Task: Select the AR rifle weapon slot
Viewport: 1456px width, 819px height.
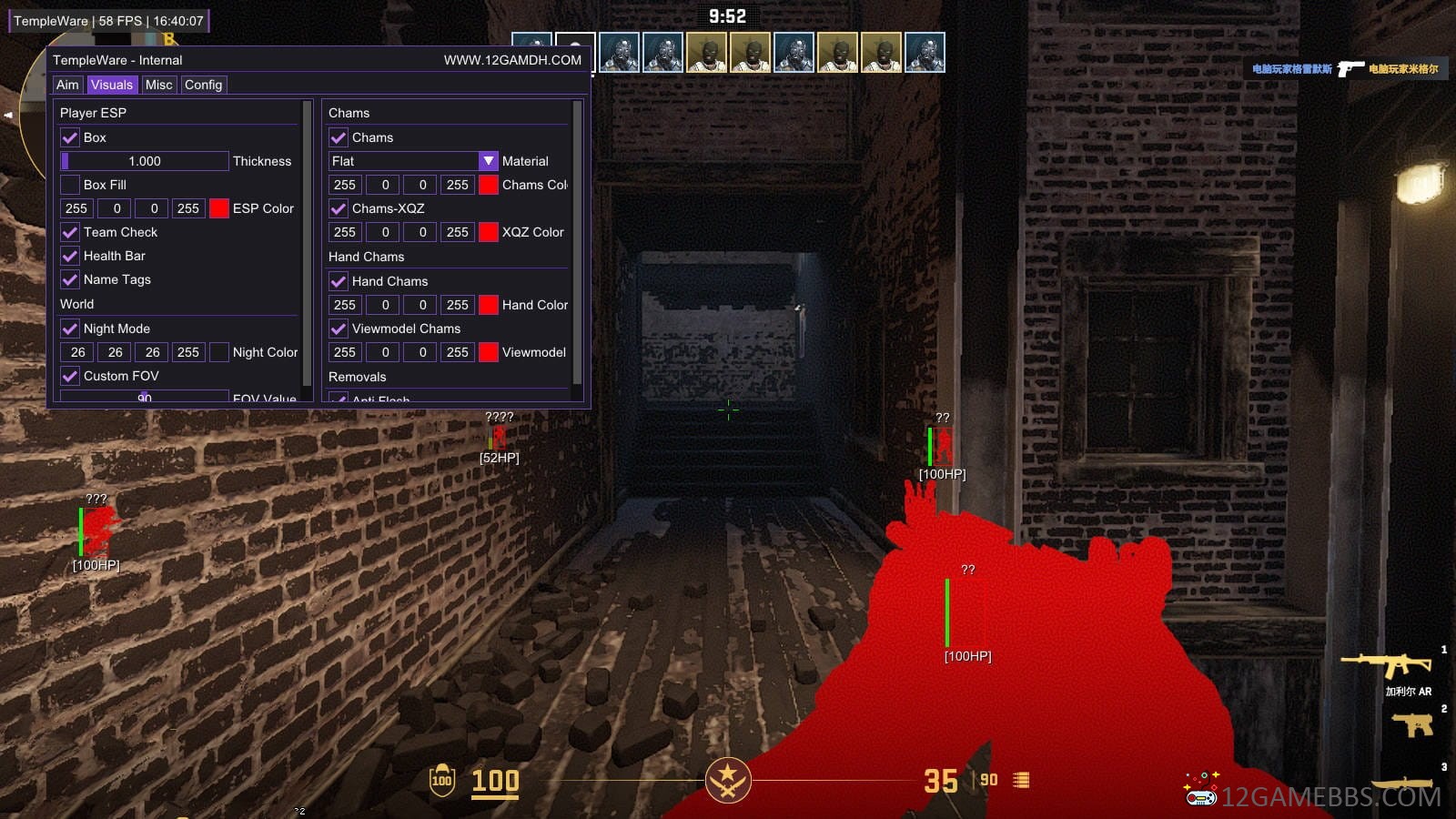Action: pyautogui.click(x=1390, y=665)
